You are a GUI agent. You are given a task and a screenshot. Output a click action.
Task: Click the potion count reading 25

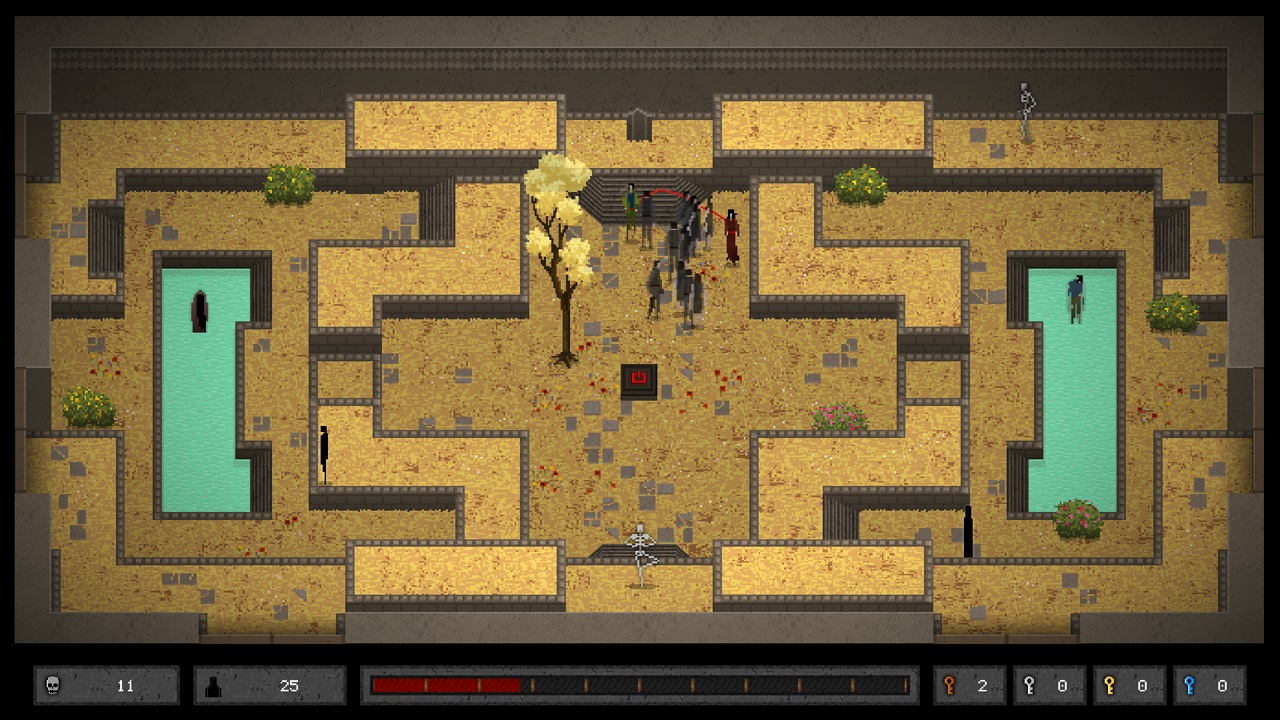(290, 686)
